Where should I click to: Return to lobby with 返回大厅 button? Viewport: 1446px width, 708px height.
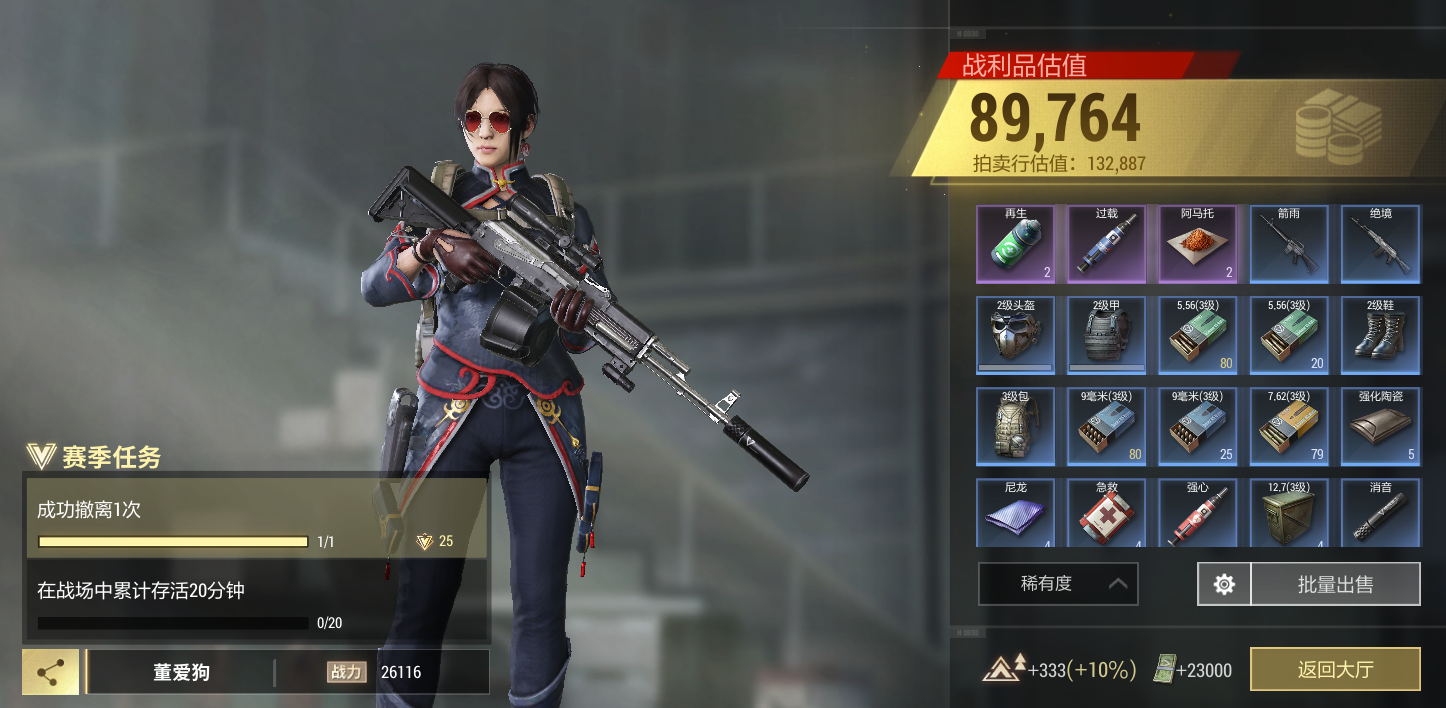[1335, 669]
